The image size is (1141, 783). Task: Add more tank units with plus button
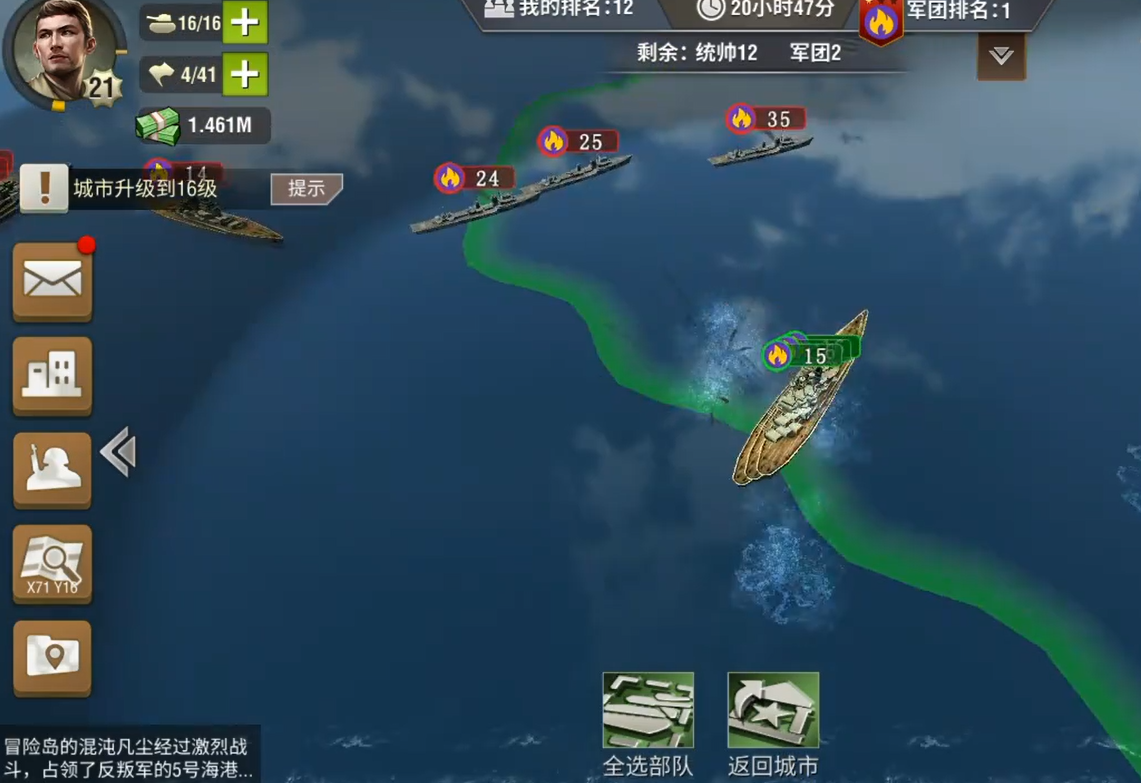coord(245,22)
